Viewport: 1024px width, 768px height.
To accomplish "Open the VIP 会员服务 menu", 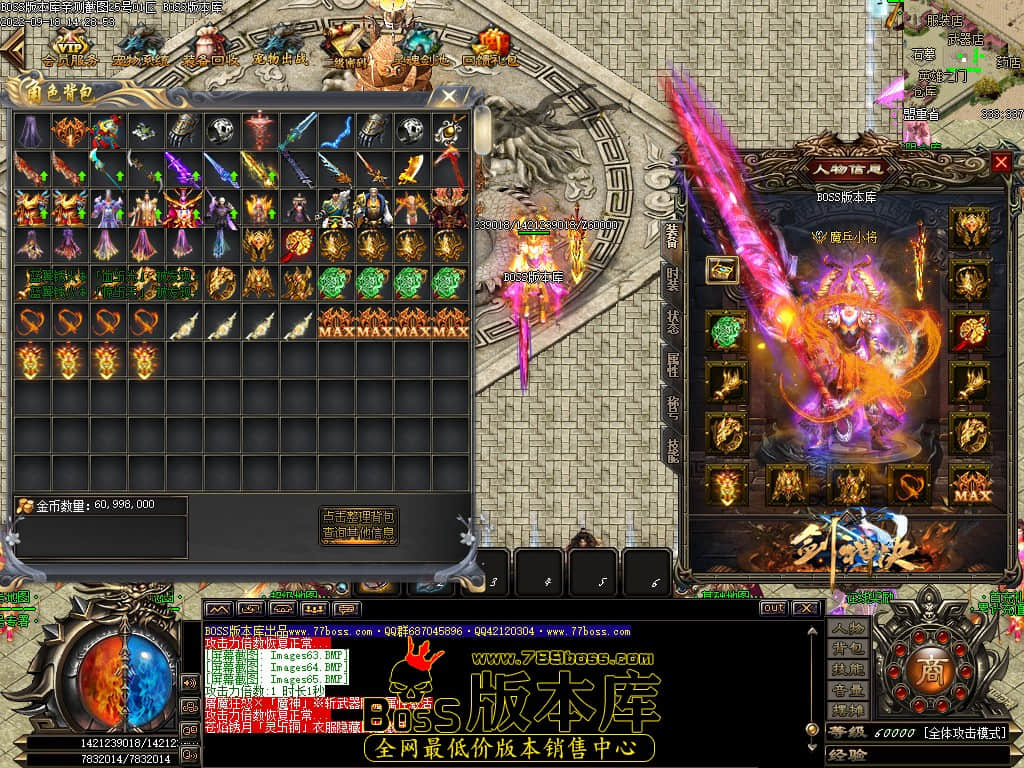I will pos(68,48).
